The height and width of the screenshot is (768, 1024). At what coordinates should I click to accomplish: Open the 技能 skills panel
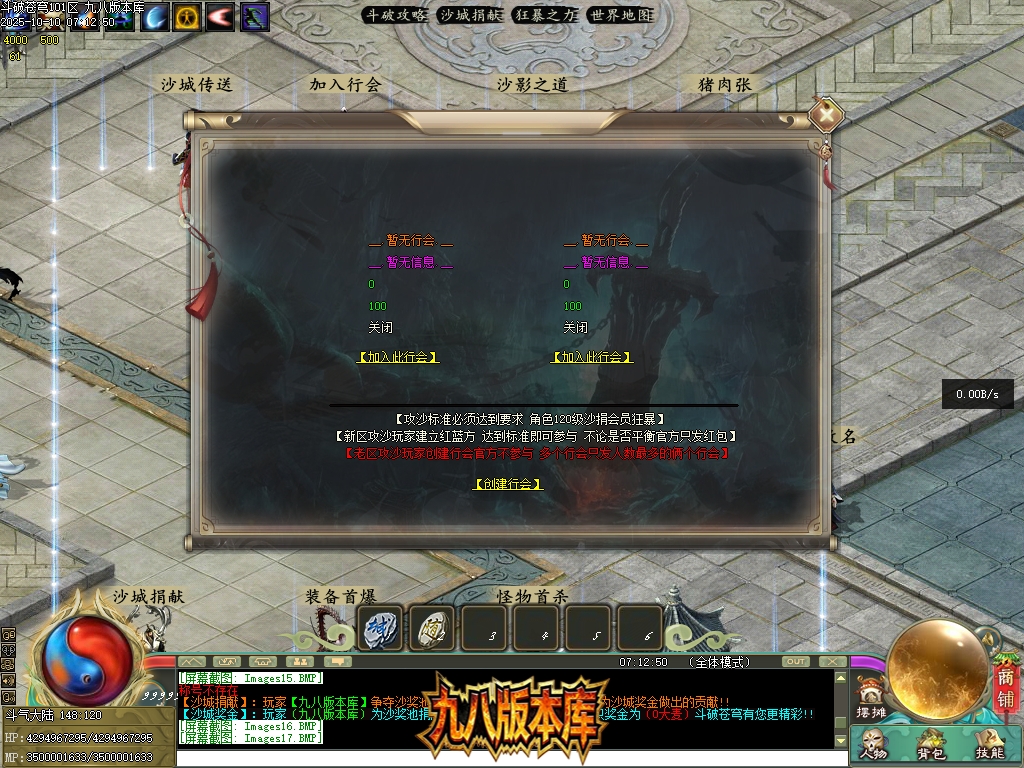pos(989,745)
